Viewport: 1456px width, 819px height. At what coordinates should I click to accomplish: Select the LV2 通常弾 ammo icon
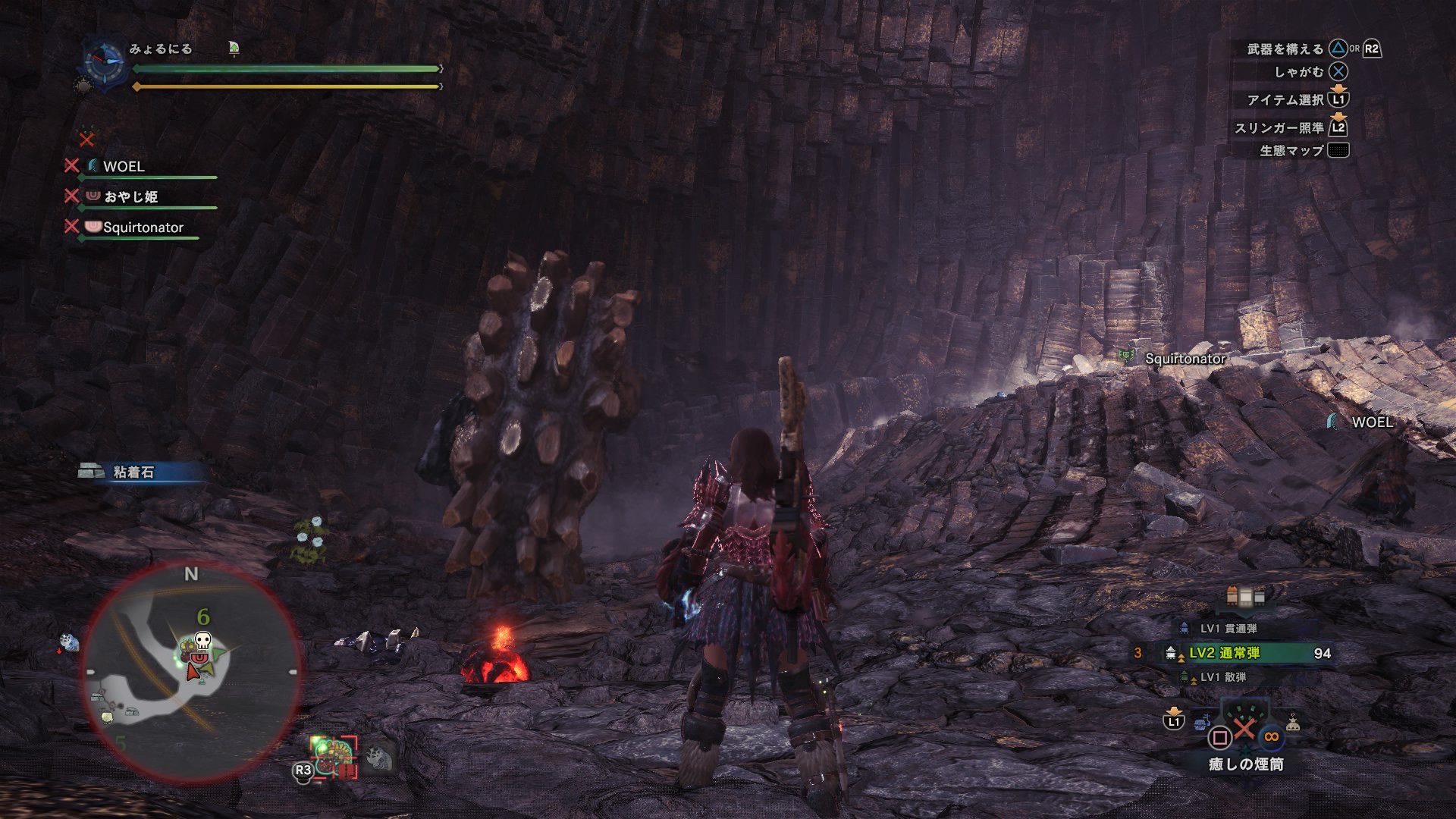1169,652
